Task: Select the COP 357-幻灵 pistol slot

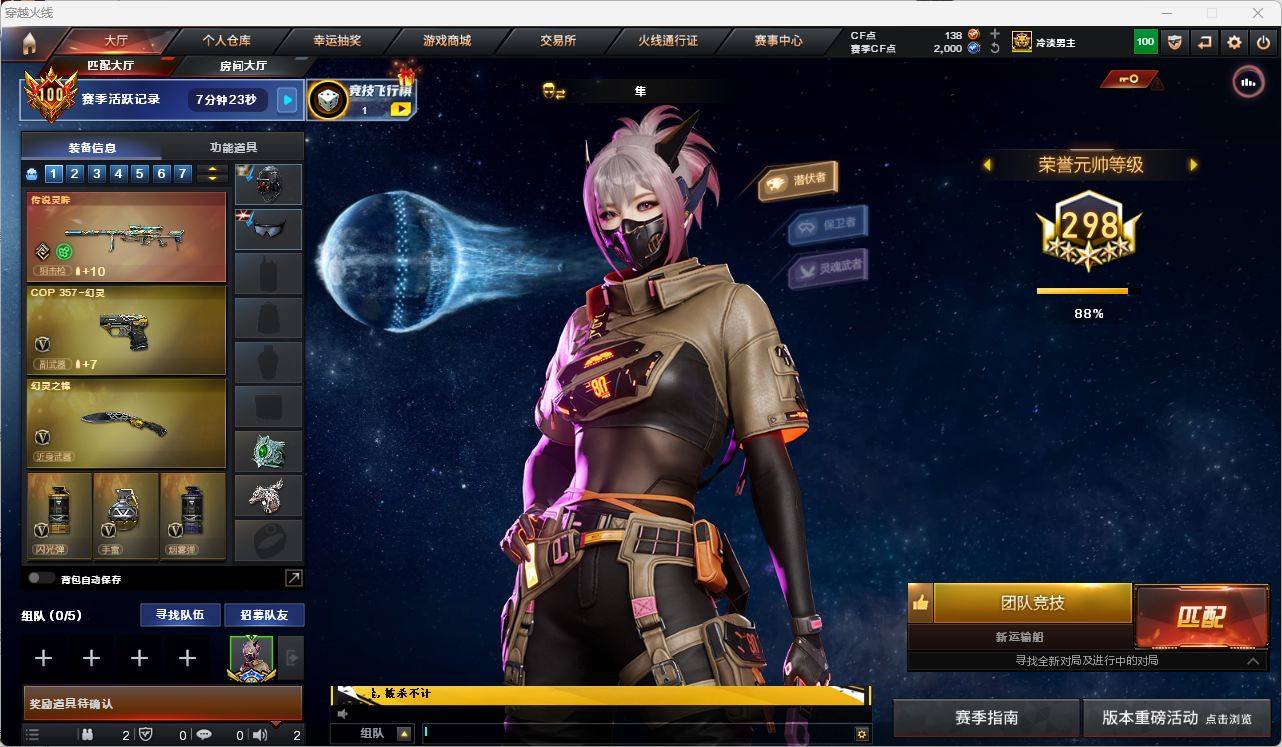Action: 126,329
